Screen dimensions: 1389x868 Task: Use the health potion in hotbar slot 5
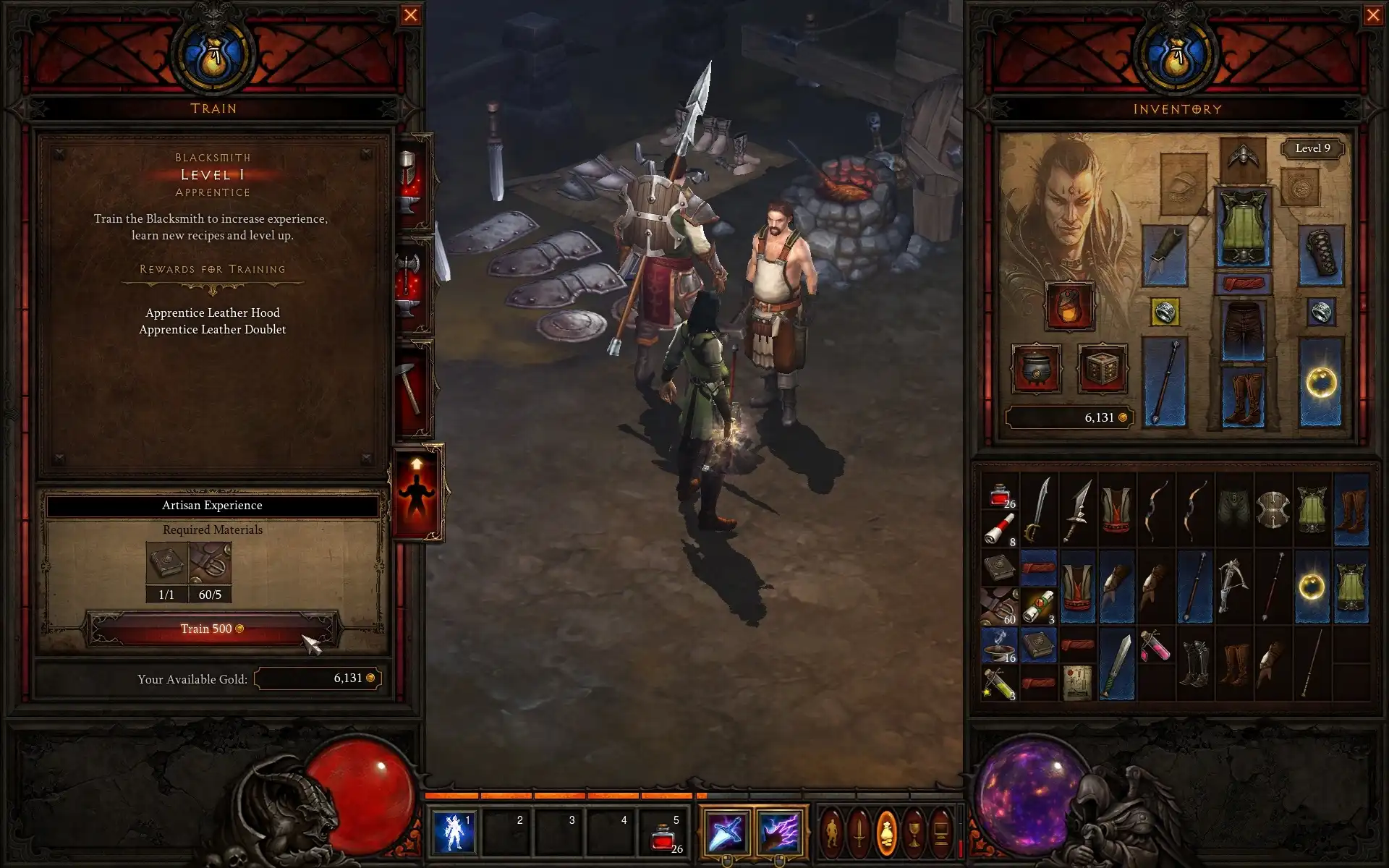663,833
